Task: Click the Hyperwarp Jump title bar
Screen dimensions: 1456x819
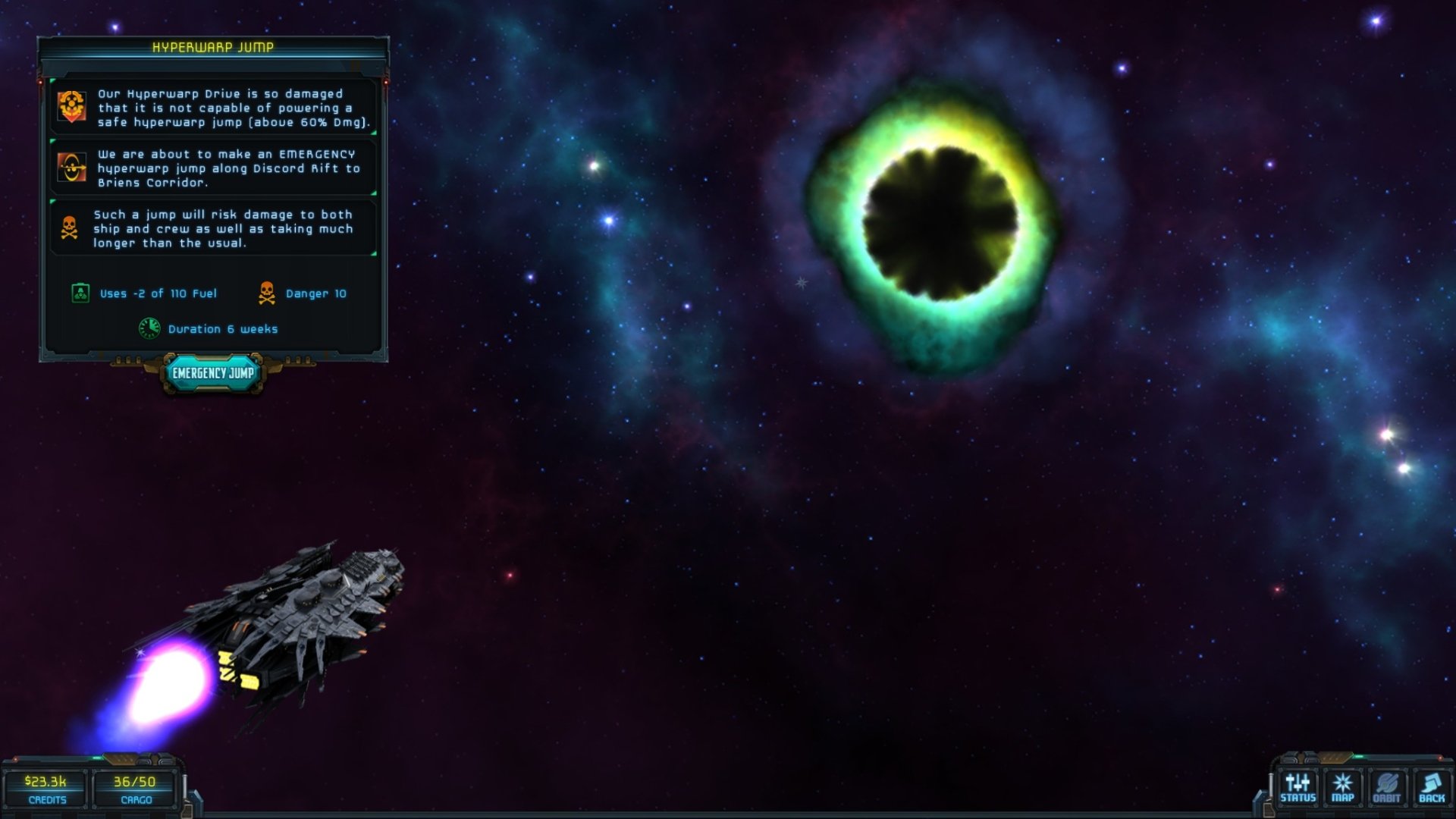Action: 212,48
